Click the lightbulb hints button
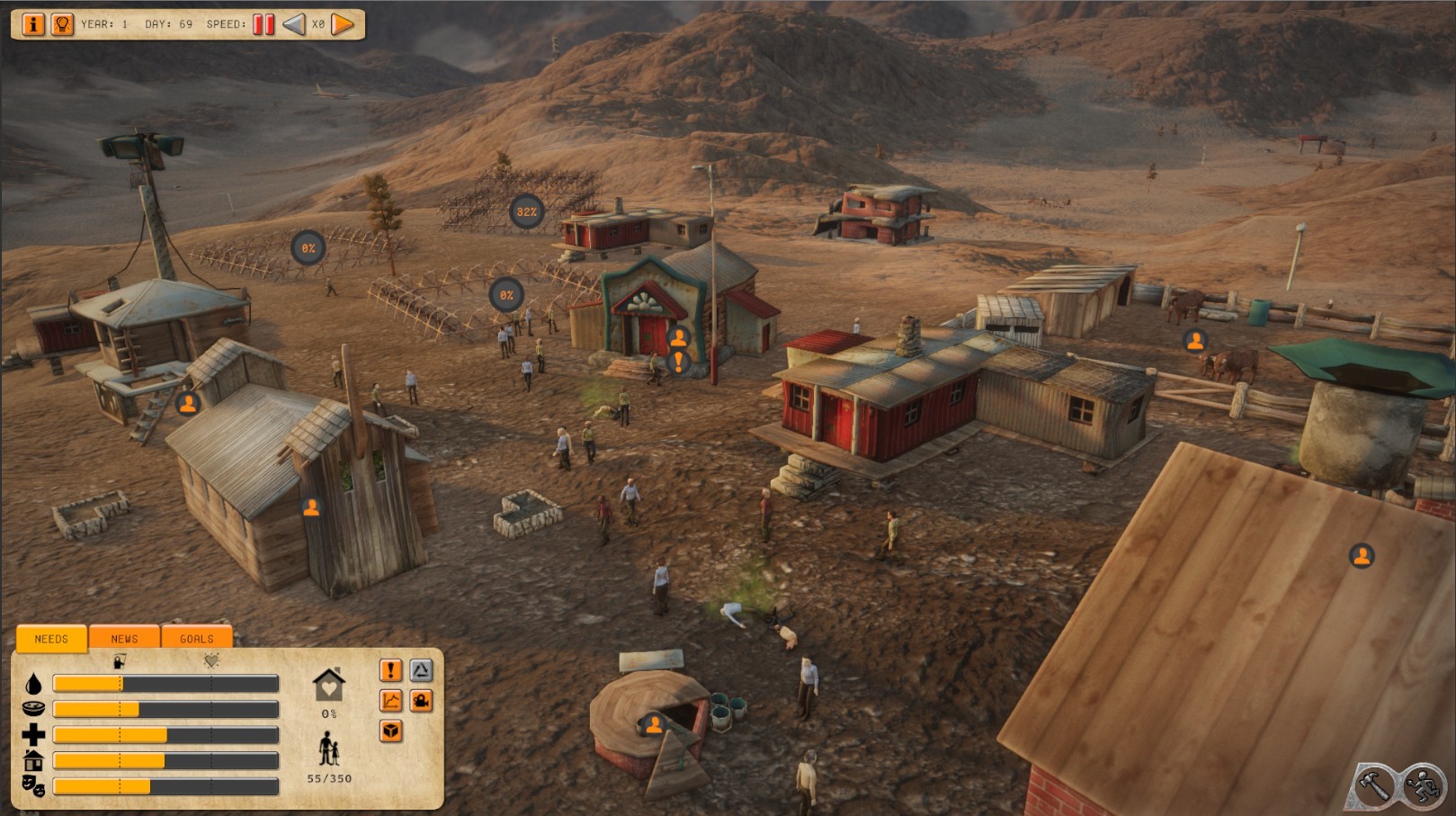This screenshot has height=816, width=1456. point(62,24)
